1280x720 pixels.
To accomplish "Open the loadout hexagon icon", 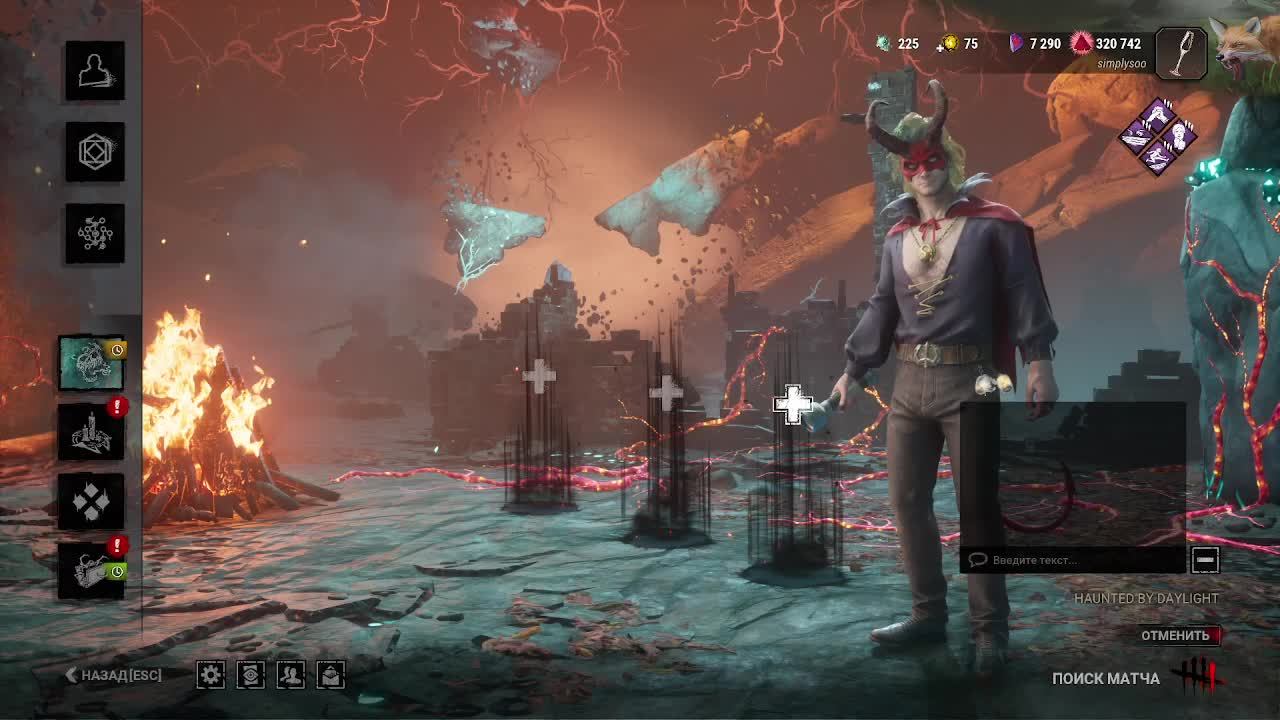I will (95, 152).
